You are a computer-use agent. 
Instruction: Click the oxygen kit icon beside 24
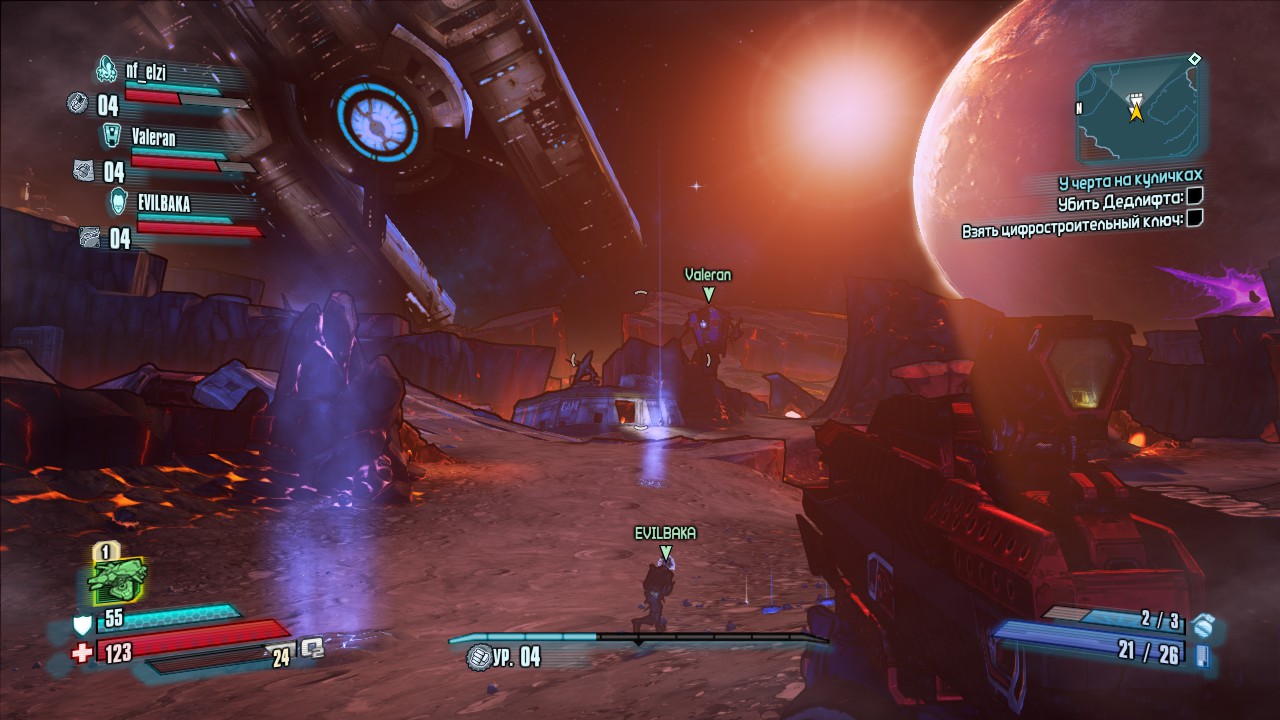(x=313, y=647)
